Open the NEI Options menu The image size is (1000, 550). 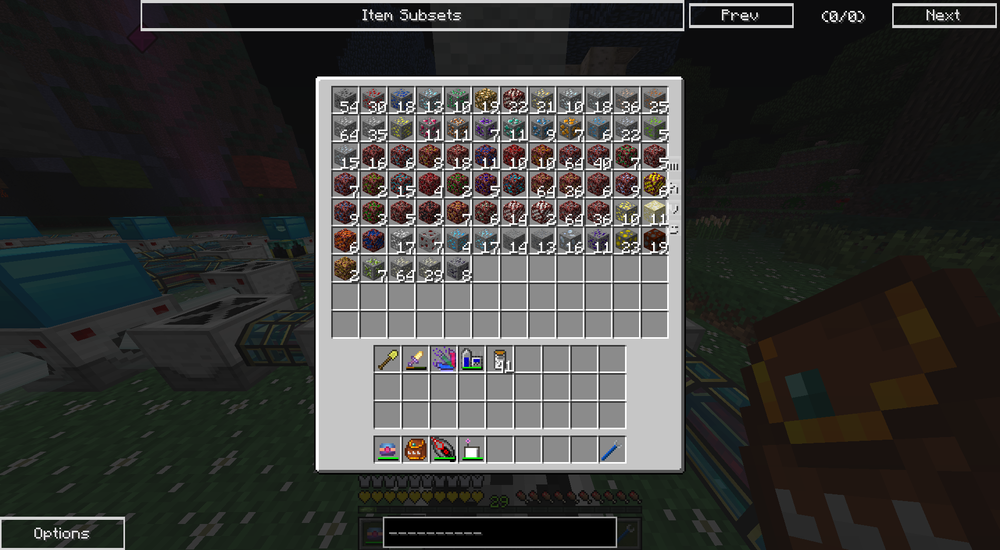(62, 533)
